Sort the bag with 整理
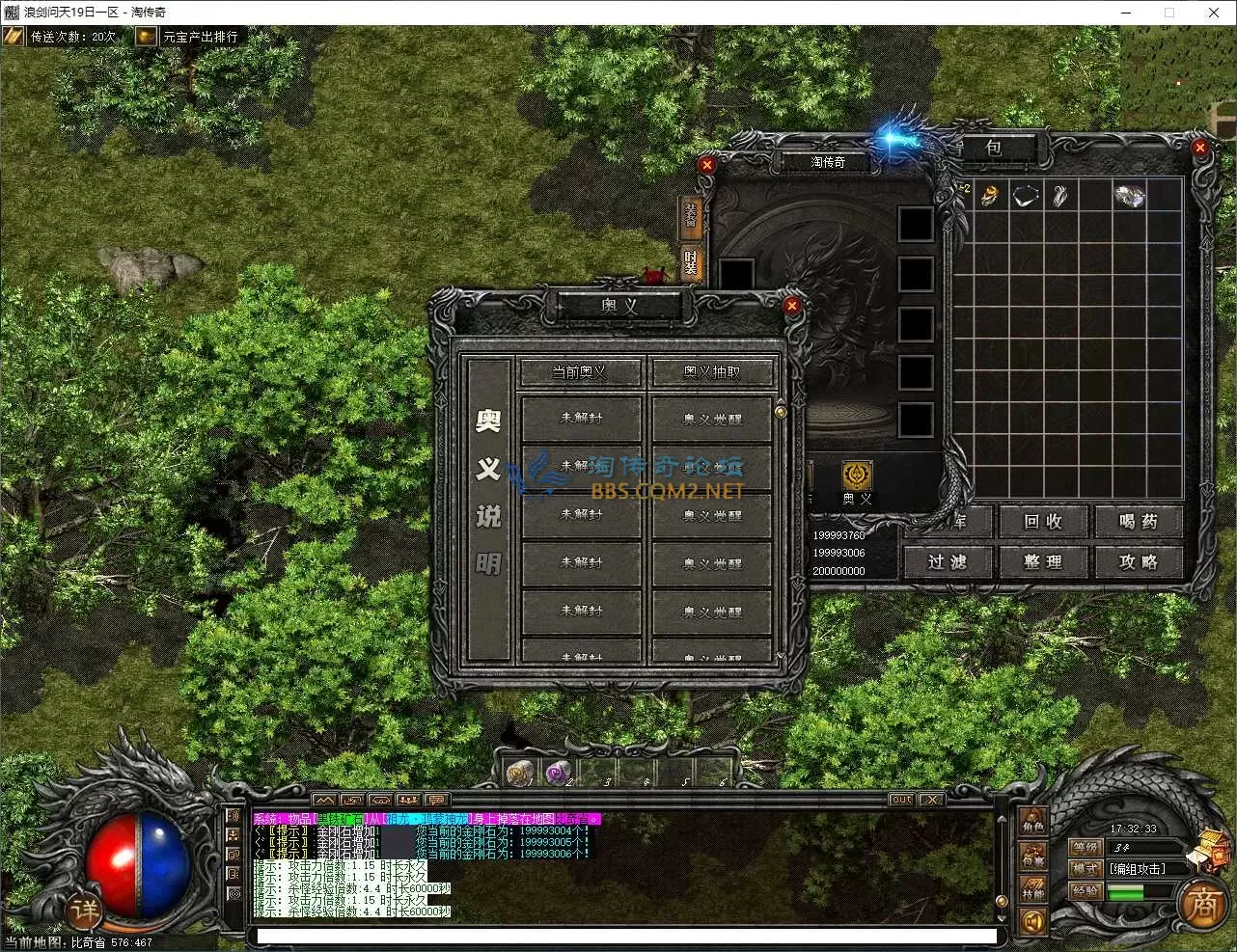Screen dimensions: 1237x952 (x=1043, y=561)
